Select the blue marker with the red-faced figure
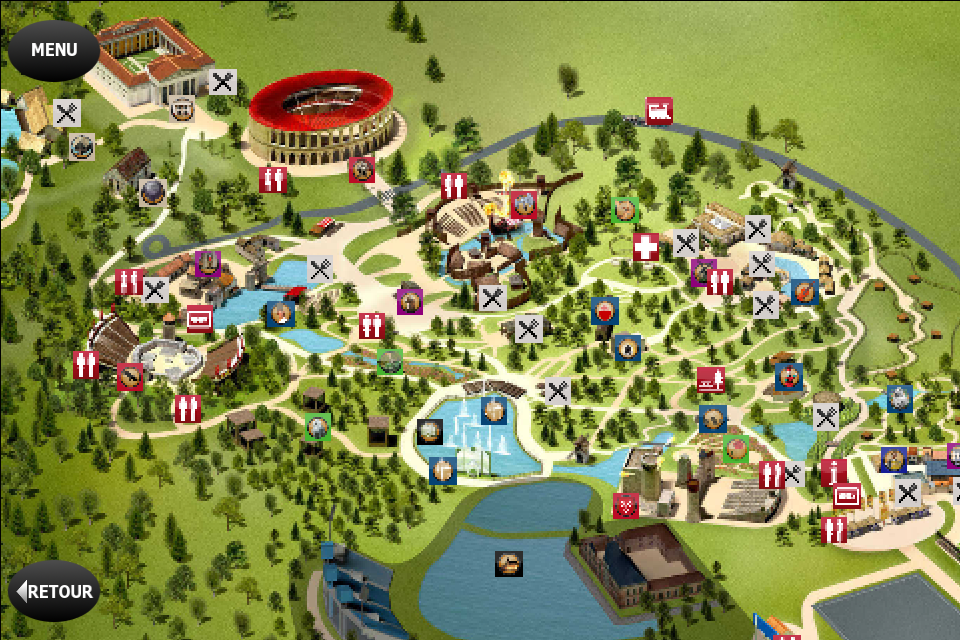The image size is (960, 640). point(789,377)
